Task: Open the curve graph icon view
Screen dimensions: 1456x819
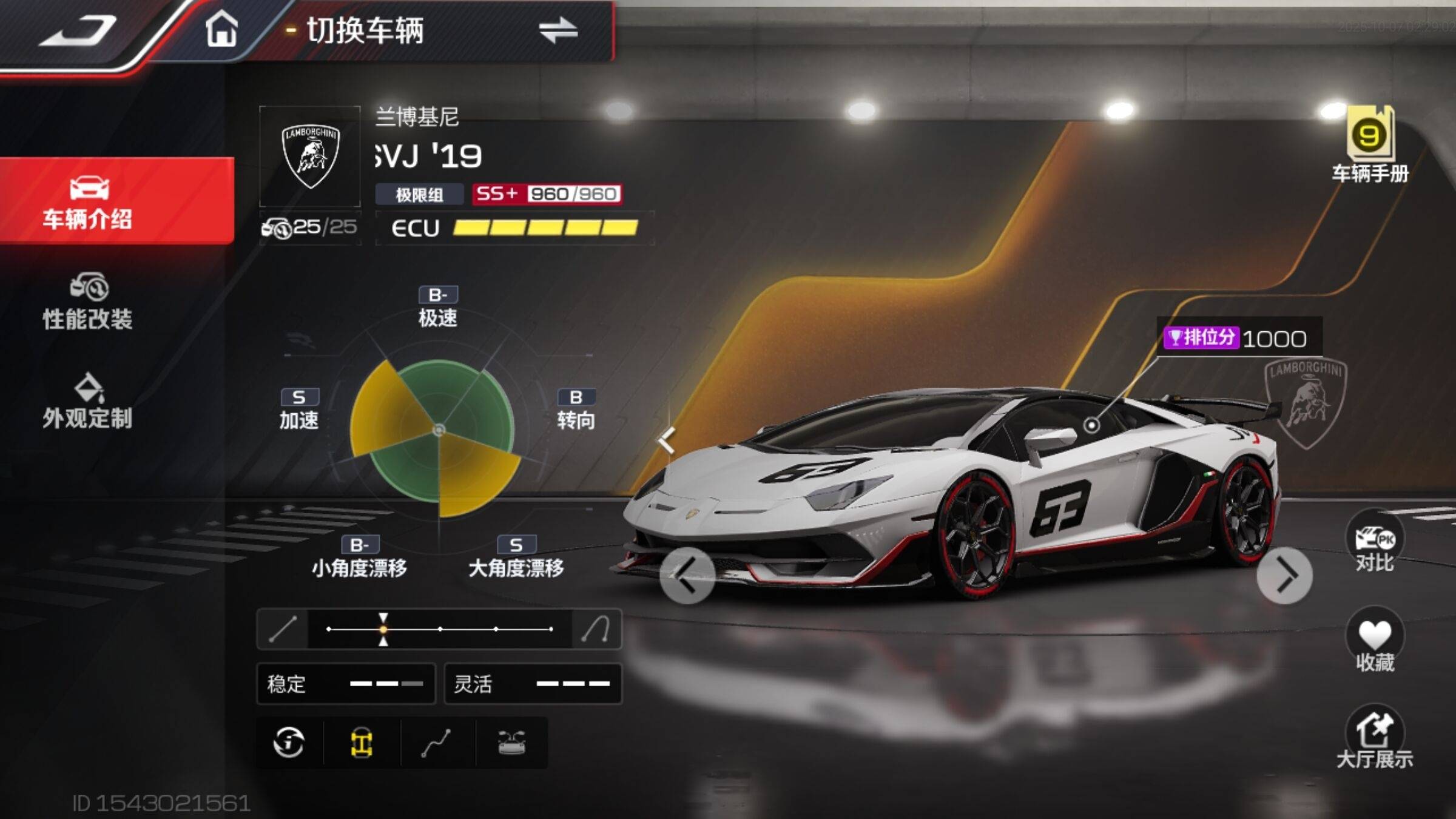Action: coord(437,743)
